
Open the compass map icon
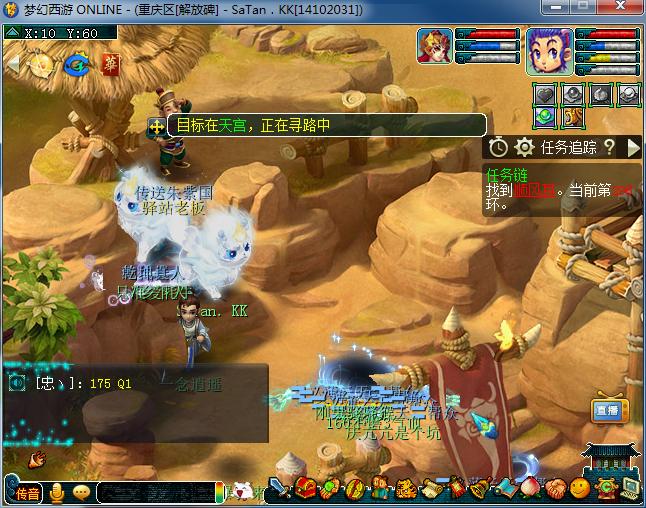[42, 65]
